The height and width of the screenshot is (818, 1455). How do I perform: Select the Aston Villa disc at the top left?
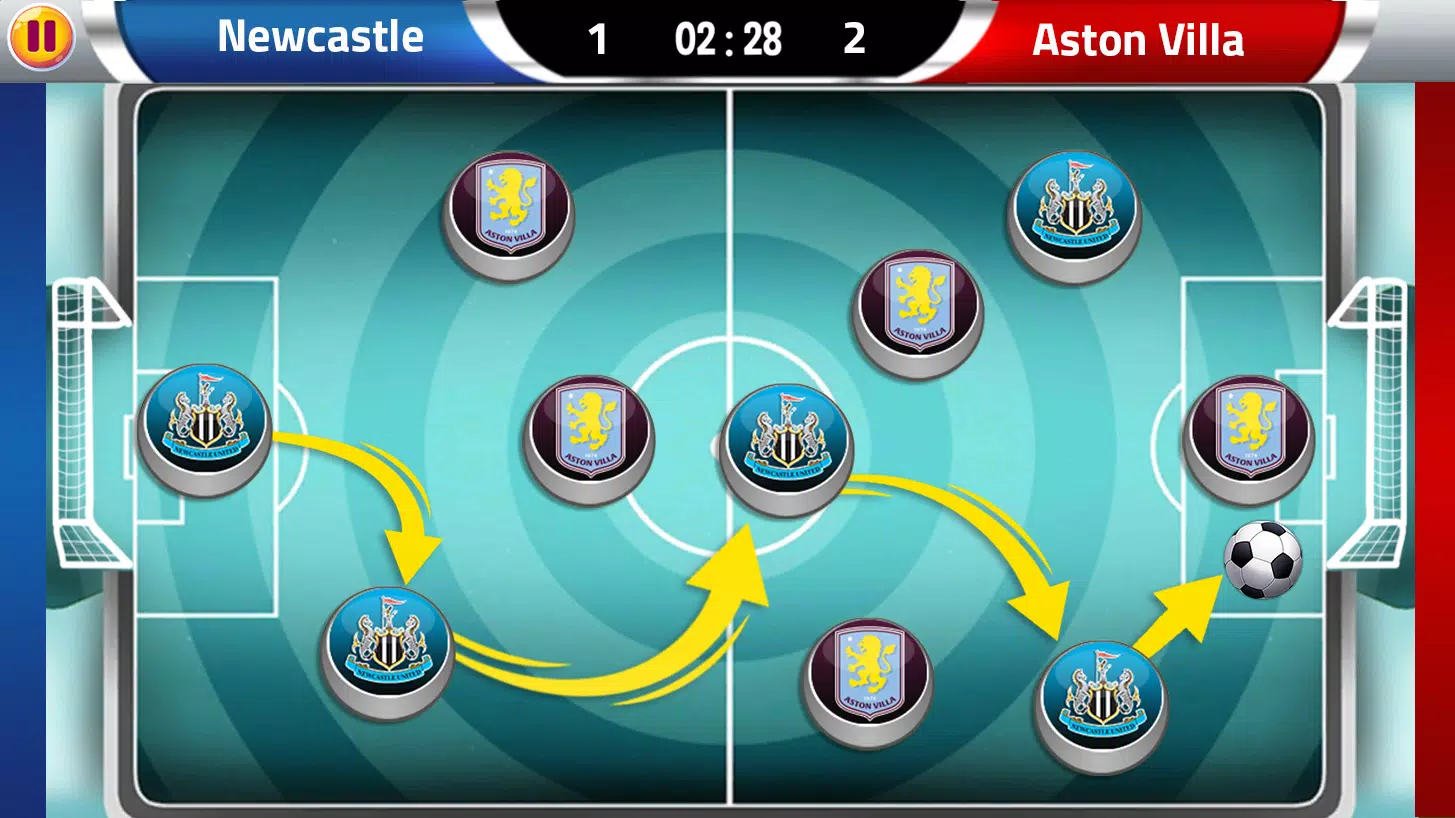point(508,210)
